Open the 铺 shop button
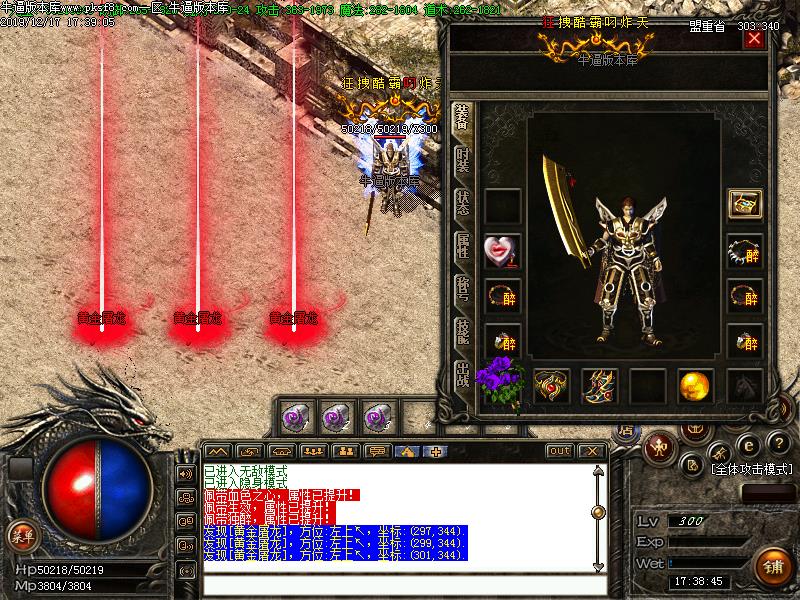This screenshot has width=800, height=600. pyautogui.click(x=773, y=565)
